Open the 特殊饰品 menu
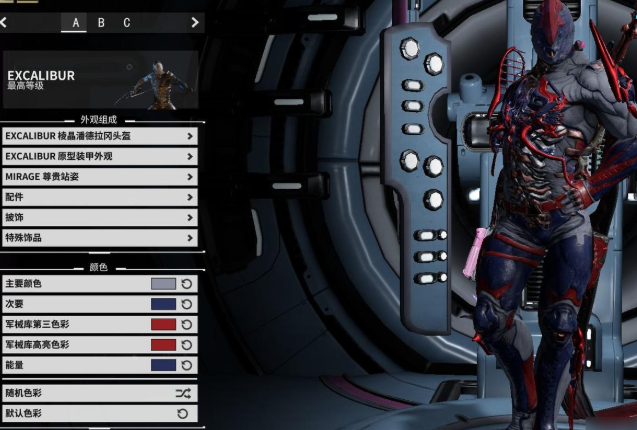 (99, 238)
